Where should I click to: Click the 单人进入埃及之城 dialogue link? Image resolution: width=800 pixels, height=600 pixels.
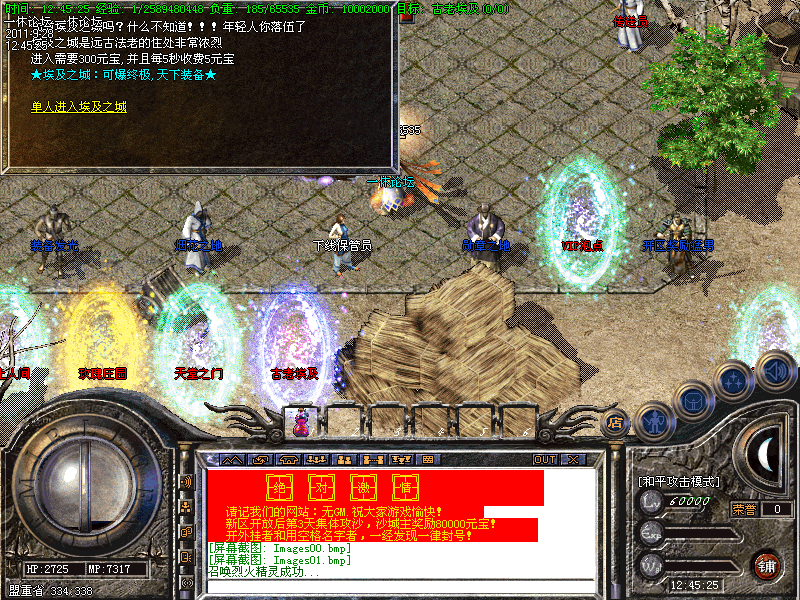click(x=79, y=106)
